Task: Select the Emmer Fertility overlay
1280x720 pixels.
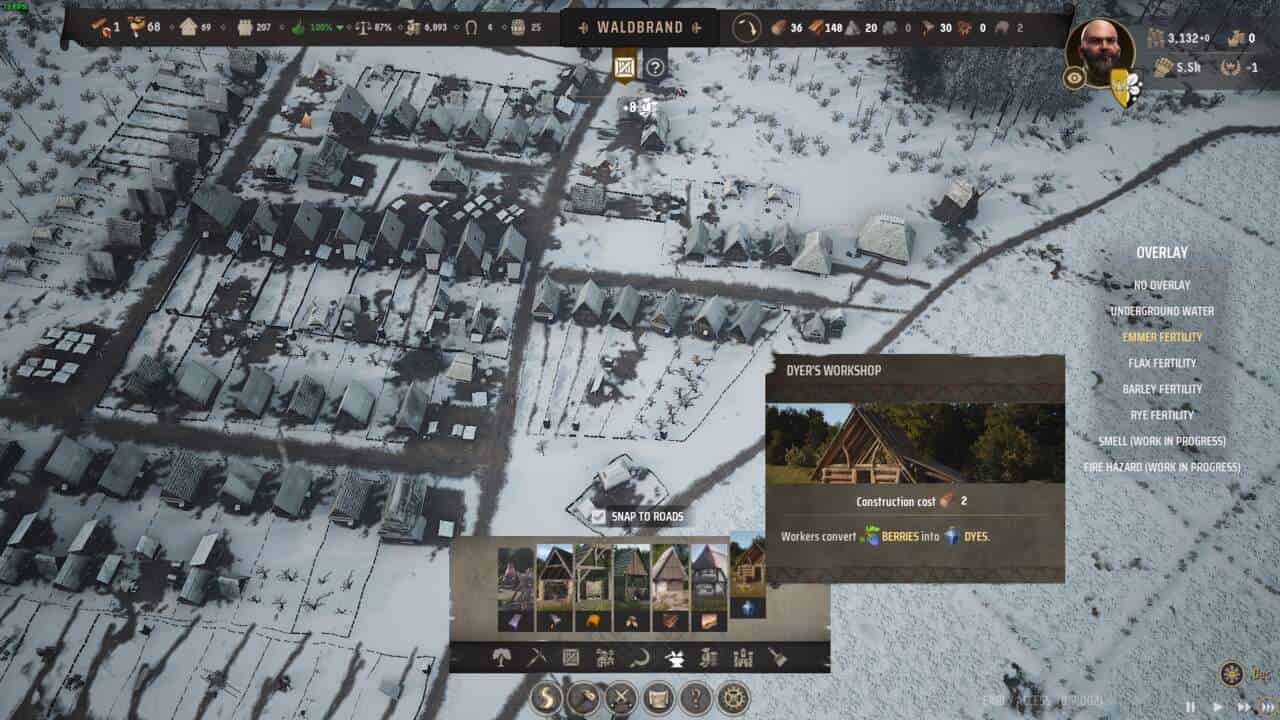Action: click(x=1162, y=337)
